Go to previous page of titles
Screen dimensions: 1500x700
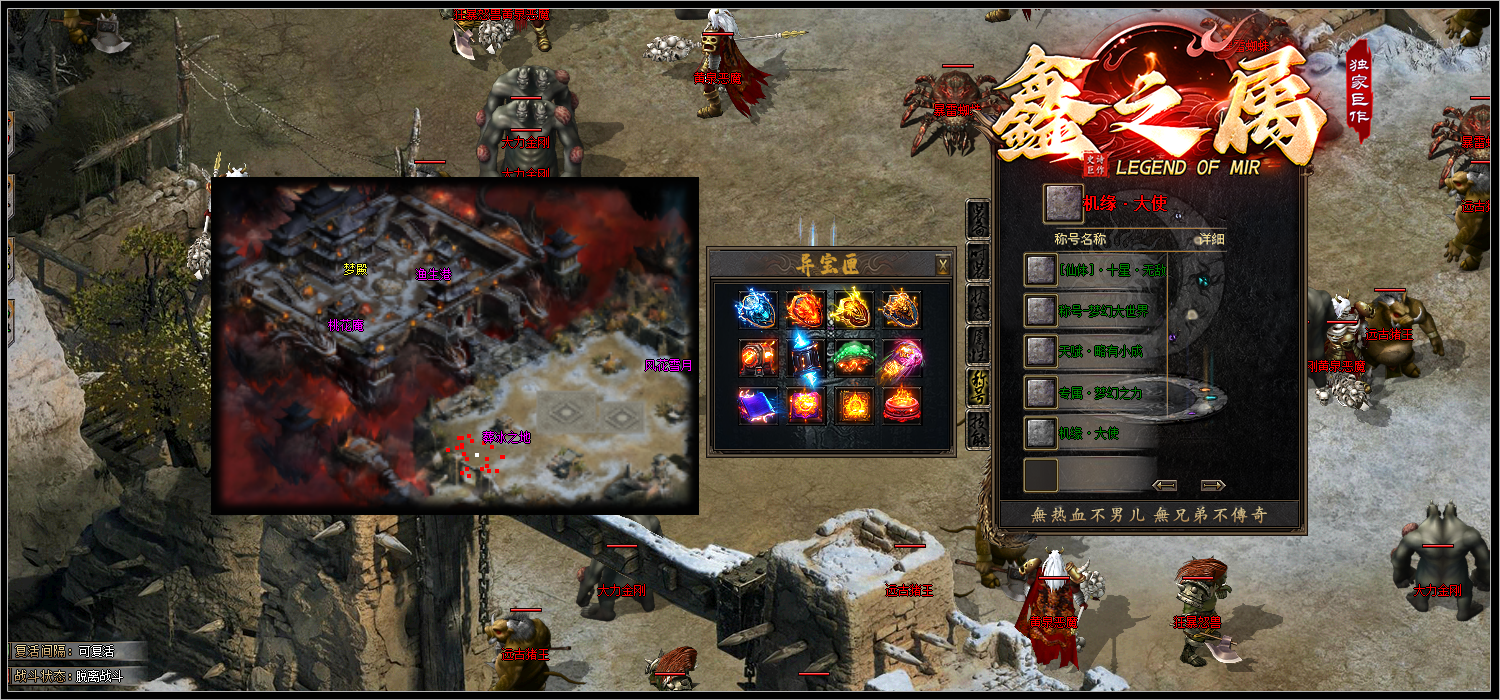tap(1164, 485)
